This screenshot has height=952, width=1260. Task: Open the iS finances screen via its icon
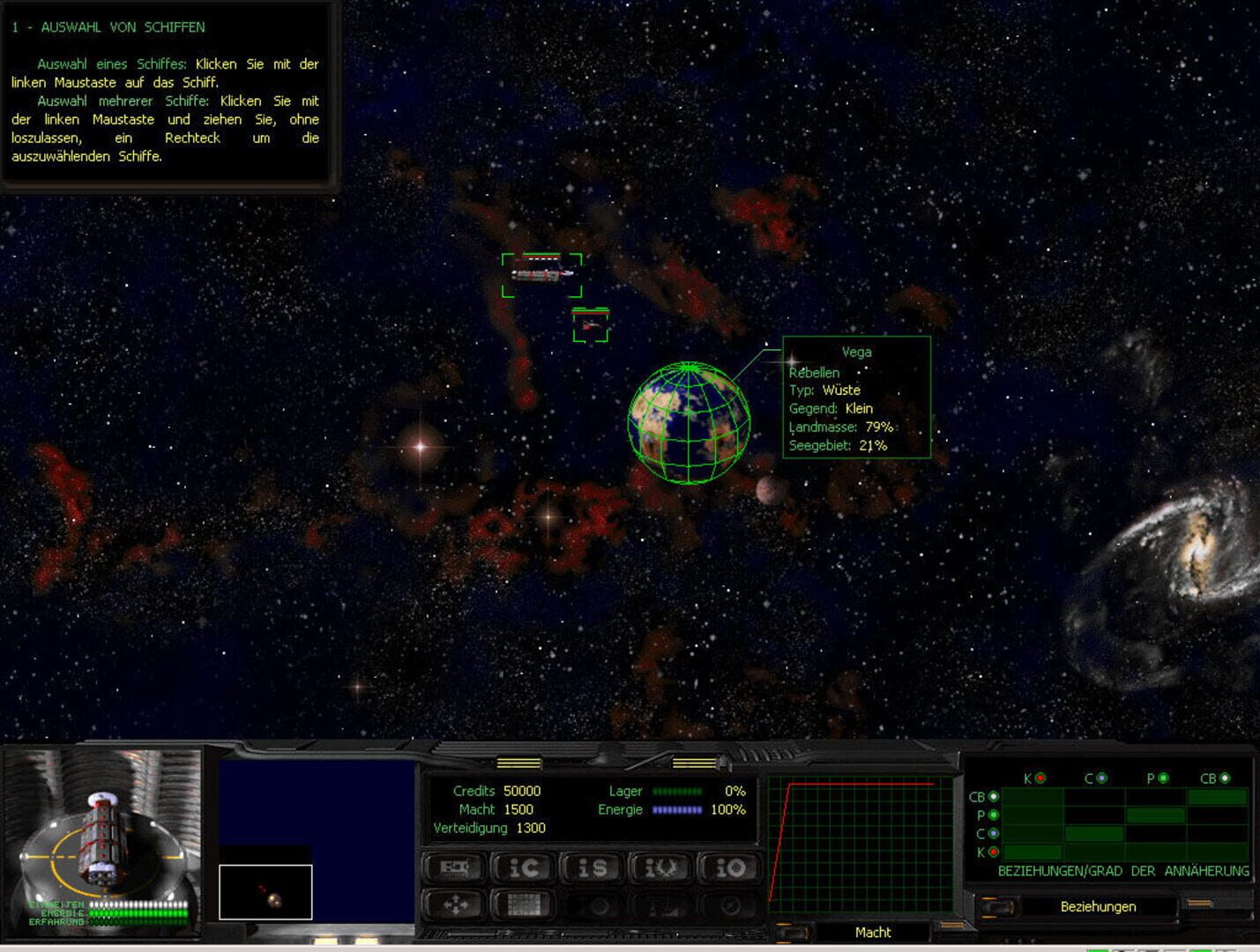(x=592, y=868)
